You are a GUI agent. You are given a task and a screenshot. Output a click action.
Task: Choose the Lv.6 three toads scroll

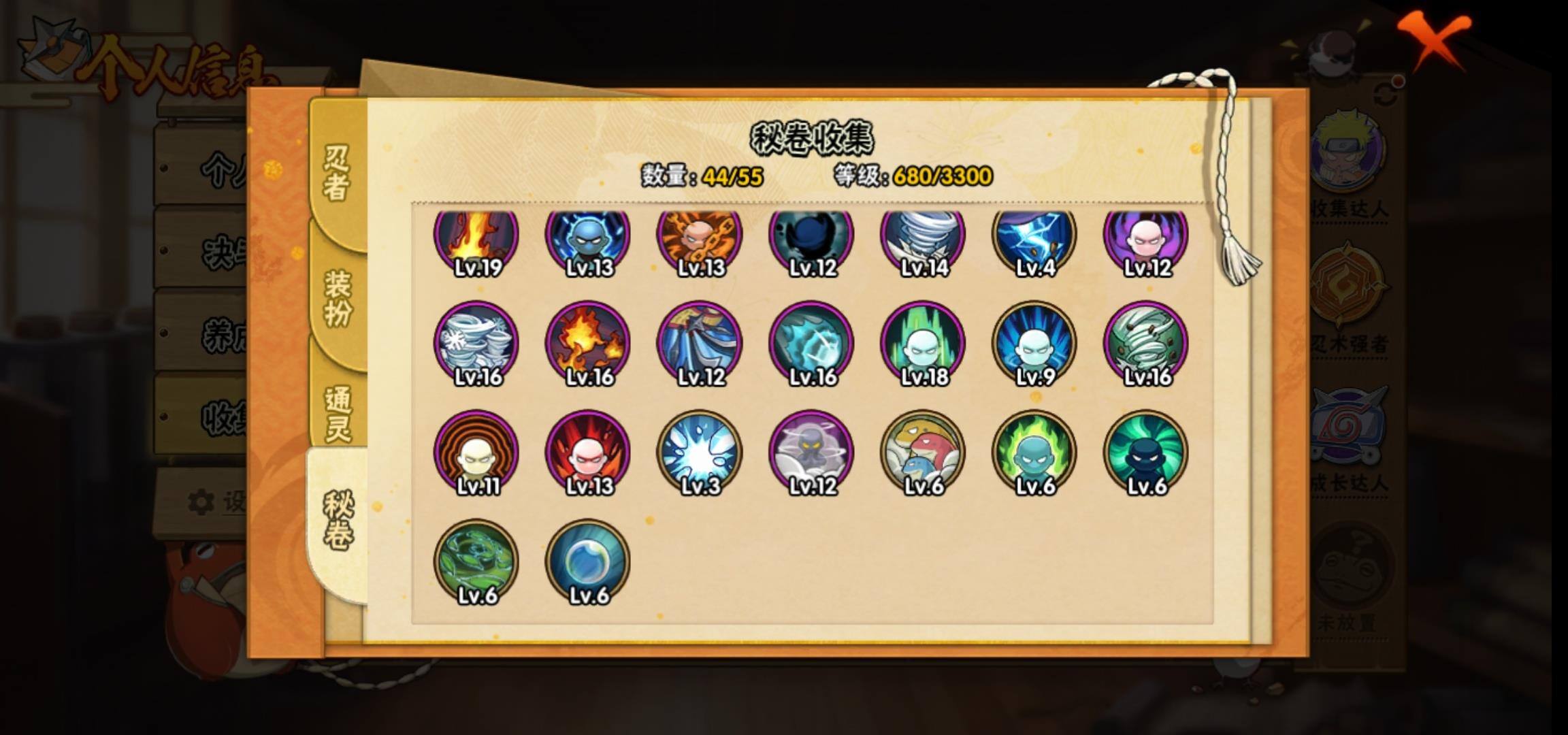[x=923, y=453]
